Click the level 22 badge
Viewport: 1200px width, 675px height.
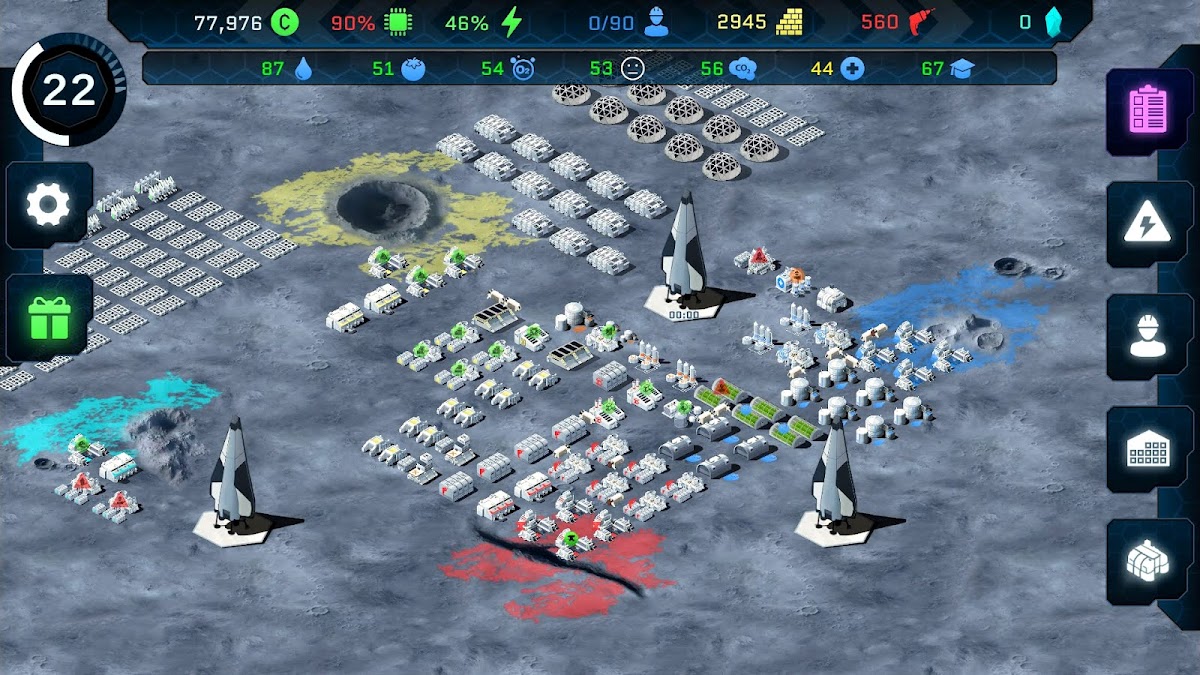coord(68,91)
